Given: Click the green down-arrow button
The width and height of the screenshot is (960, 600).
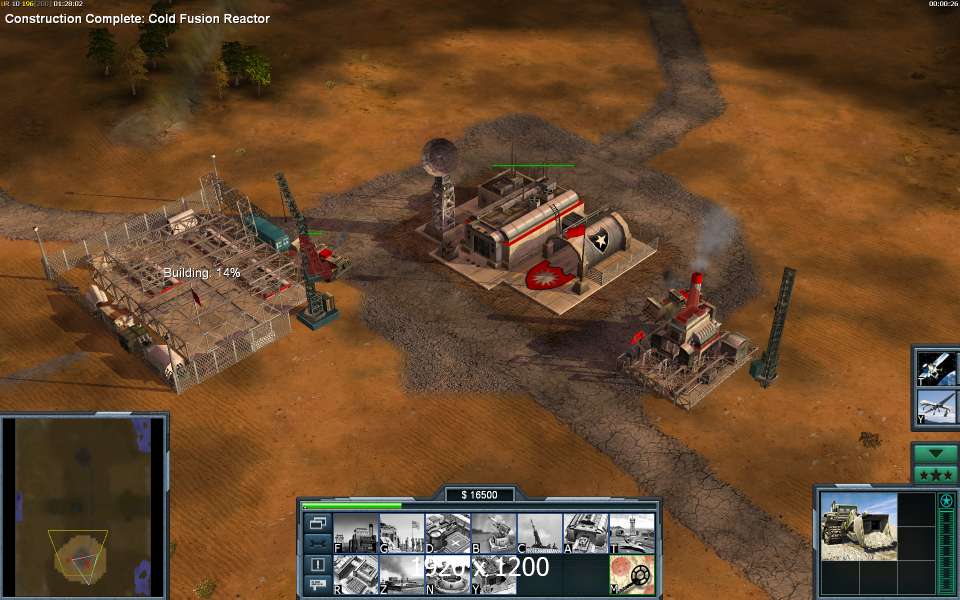Looking at the screenshot, I should tap(935, 453).
